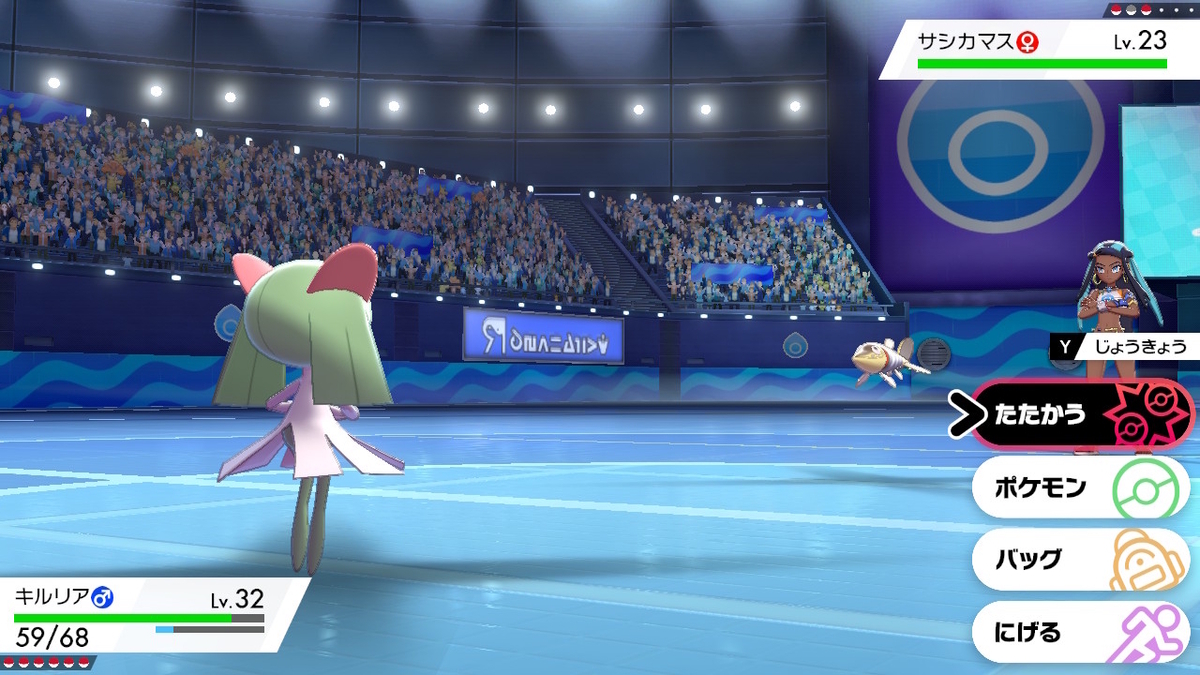This screenshot has height=675, width=1200.
Task: Show battle status via じょうきょう button
Action: pyautogui.click(x=1122, y=347)
